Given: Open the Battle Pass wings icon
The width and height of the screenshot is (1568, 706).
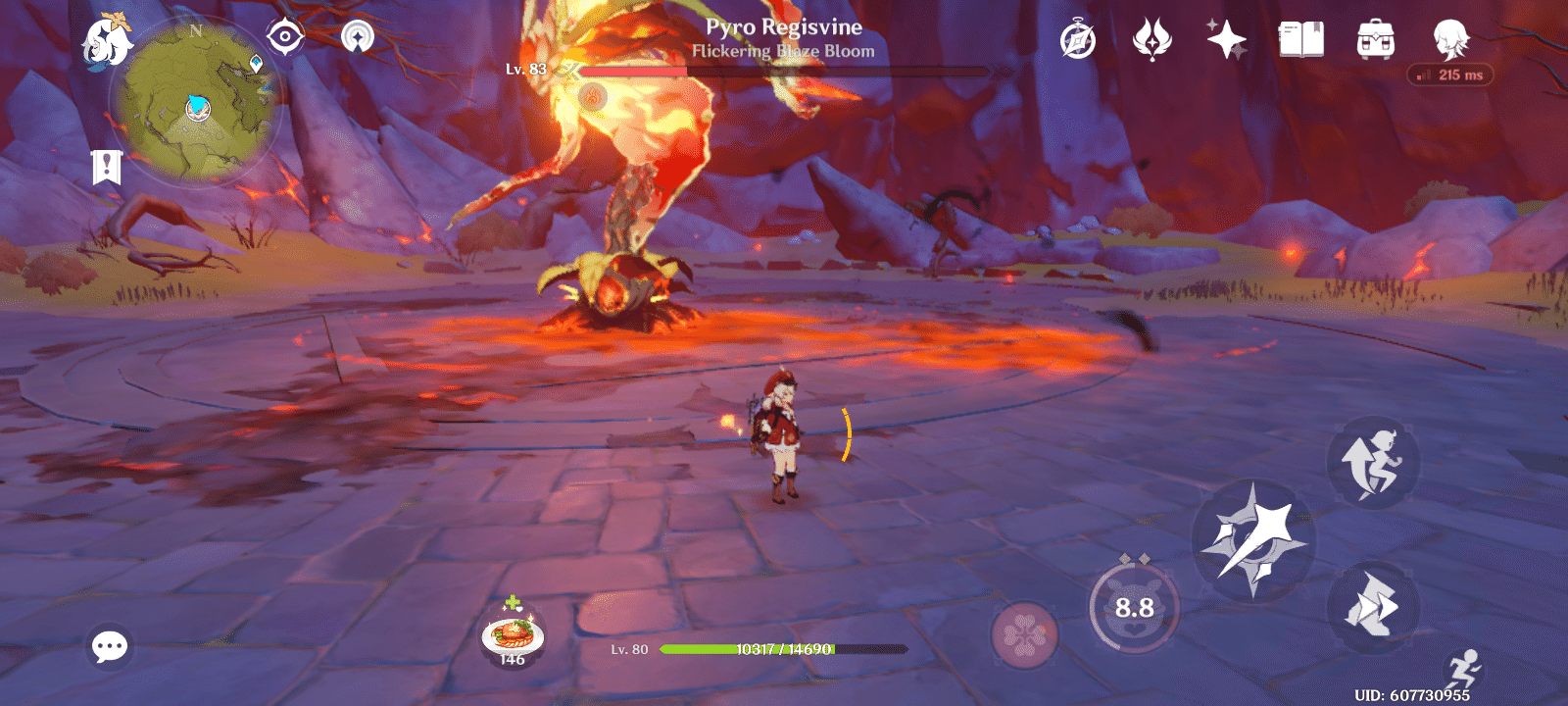Looking at the screenshot, I should tap(1152, 39).
